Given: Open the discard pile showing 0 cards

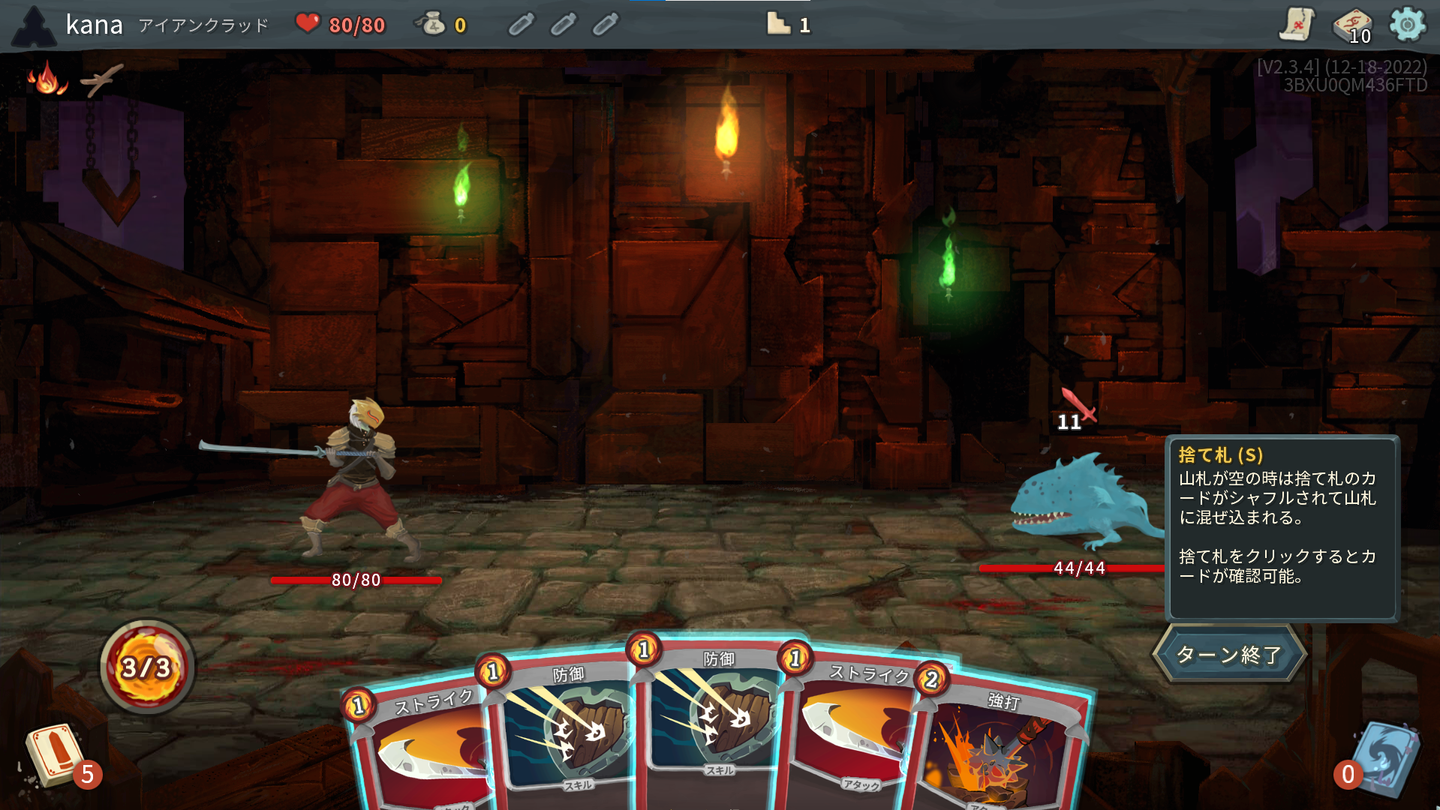Looking at the screenshot, I should [1385, 757].
